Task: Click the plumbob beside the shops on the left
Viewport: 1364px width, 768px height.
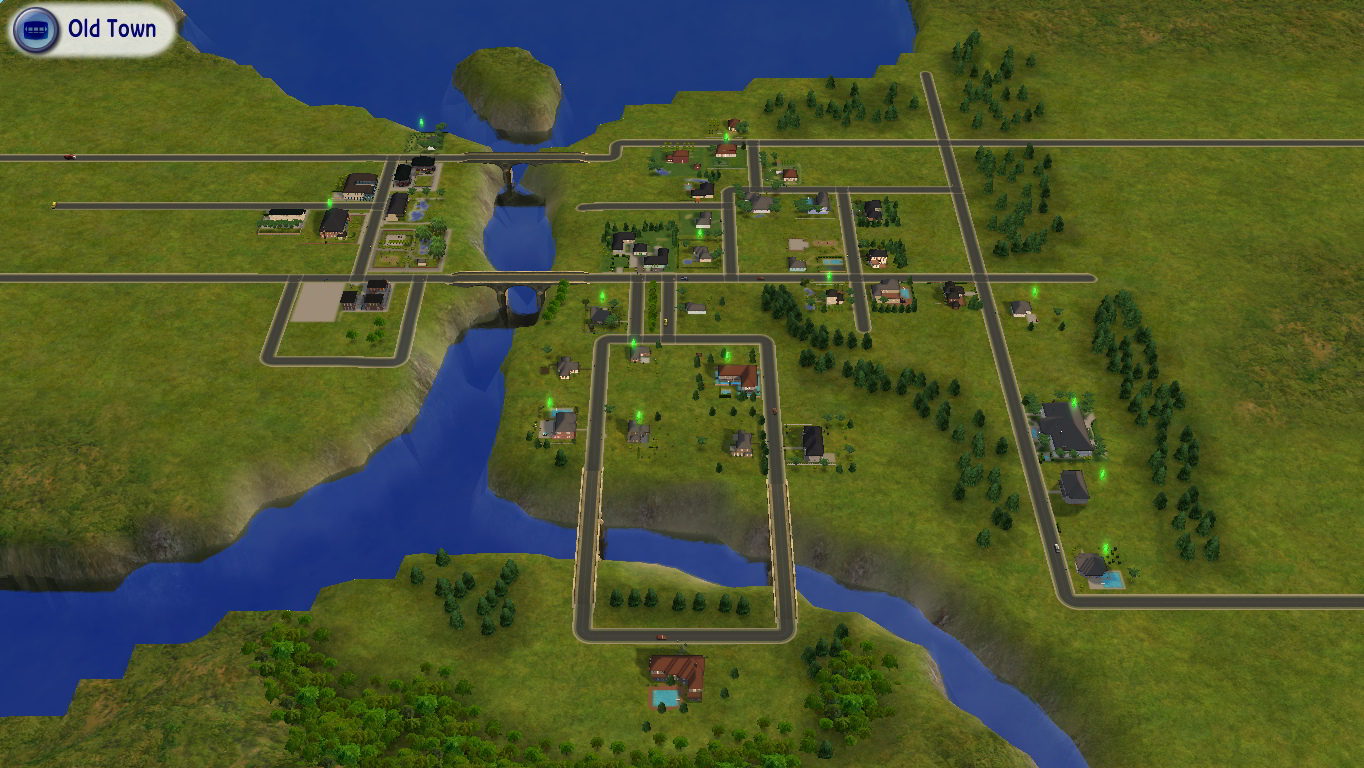Action: point(330,203)
